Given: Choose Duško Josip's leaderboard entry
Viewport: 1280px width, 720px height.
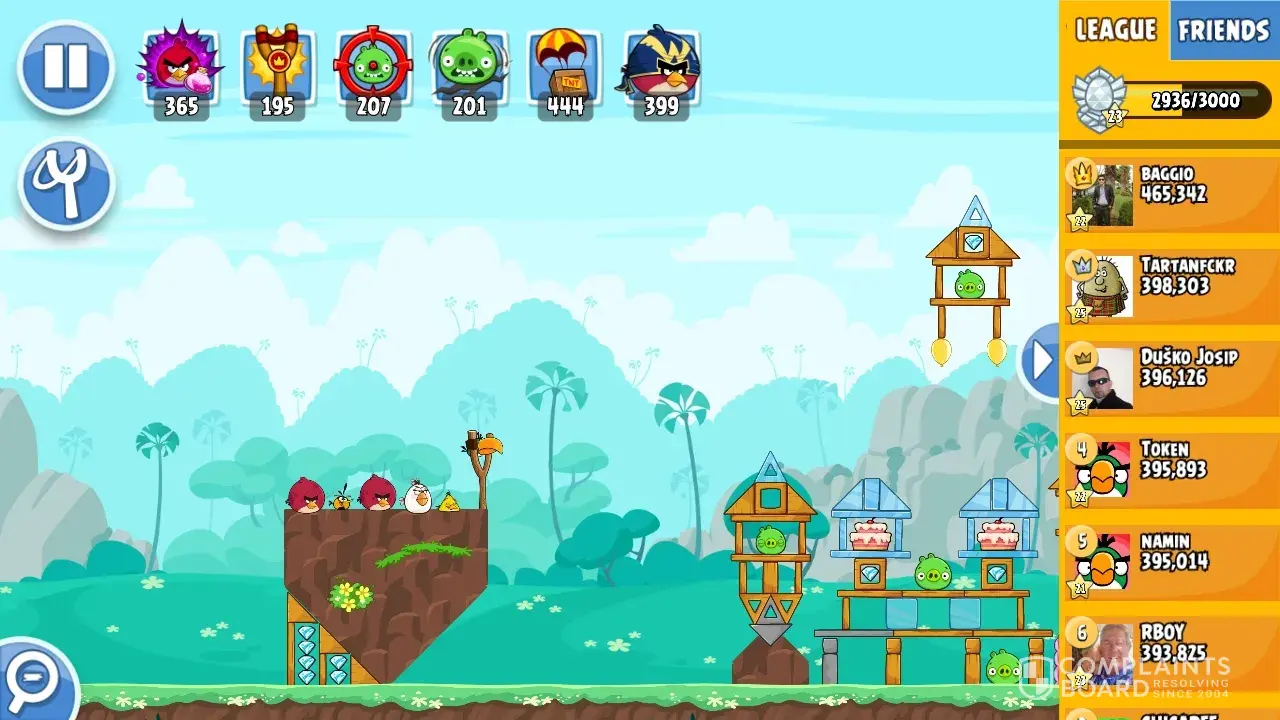Looking at the screenshot, I should click(x=1170, y=378).
